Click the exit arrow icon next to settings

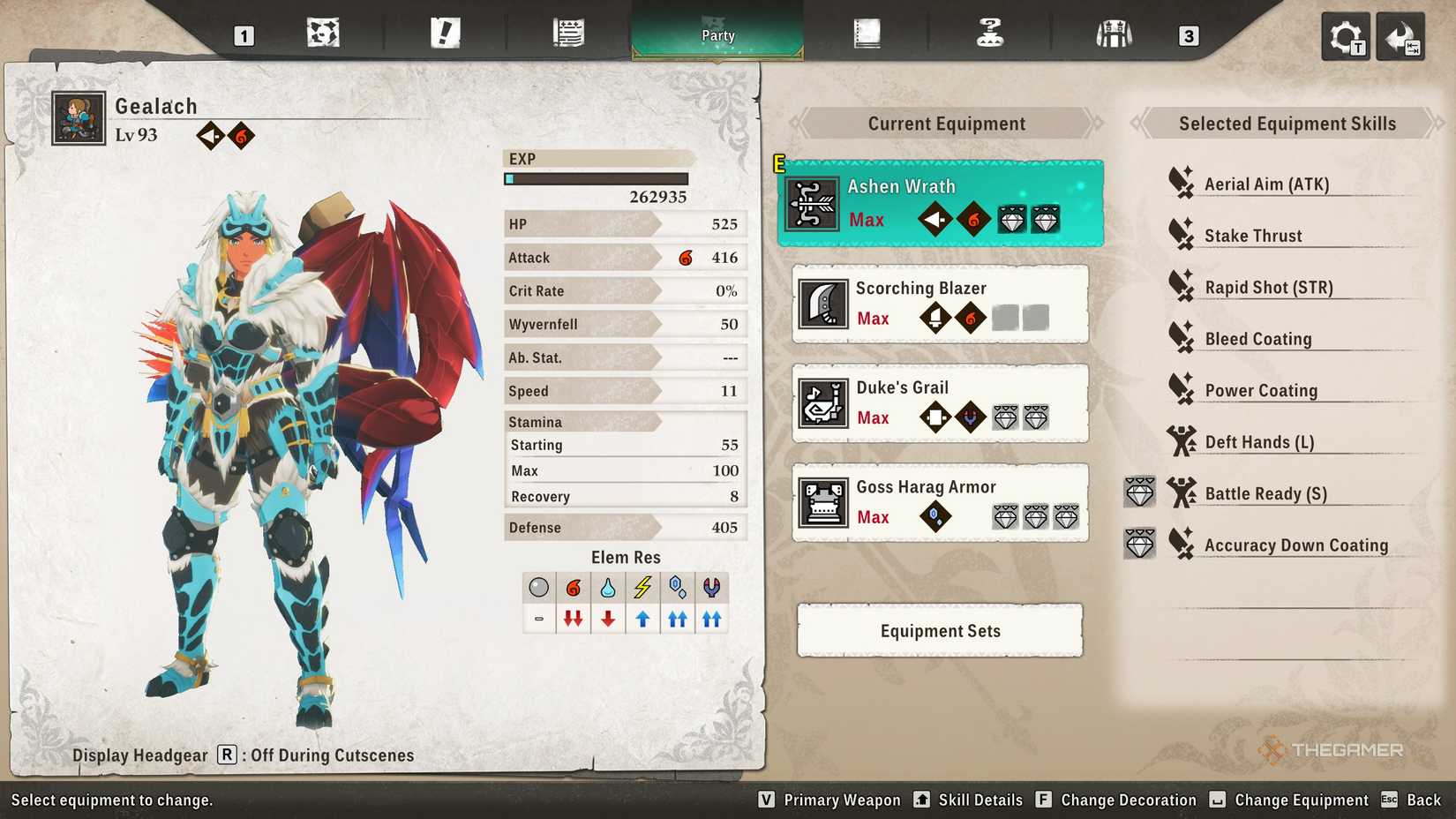1401,36
